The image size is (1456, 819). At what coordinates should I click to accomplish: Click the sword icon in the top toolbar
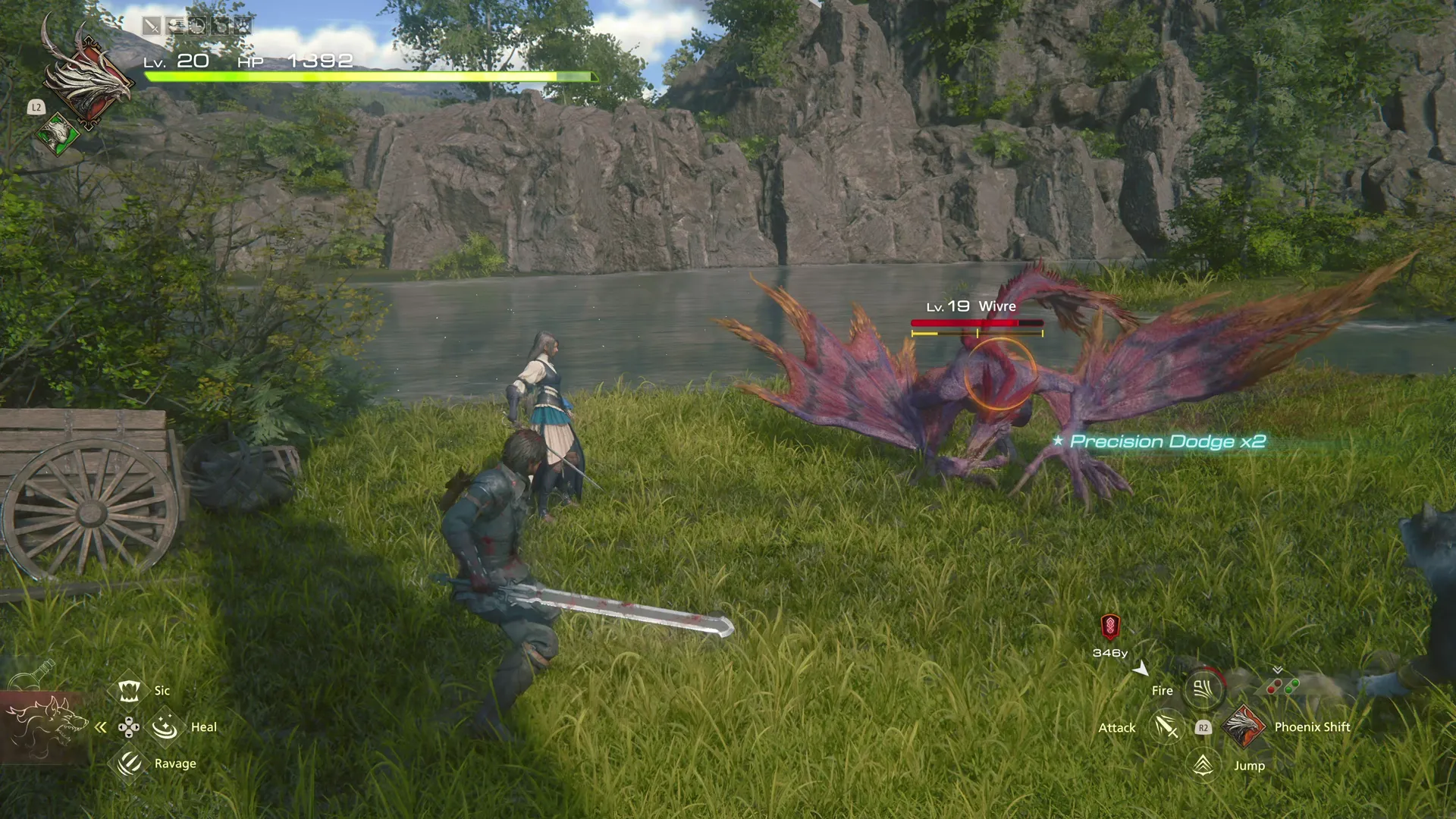coord(152,25)
